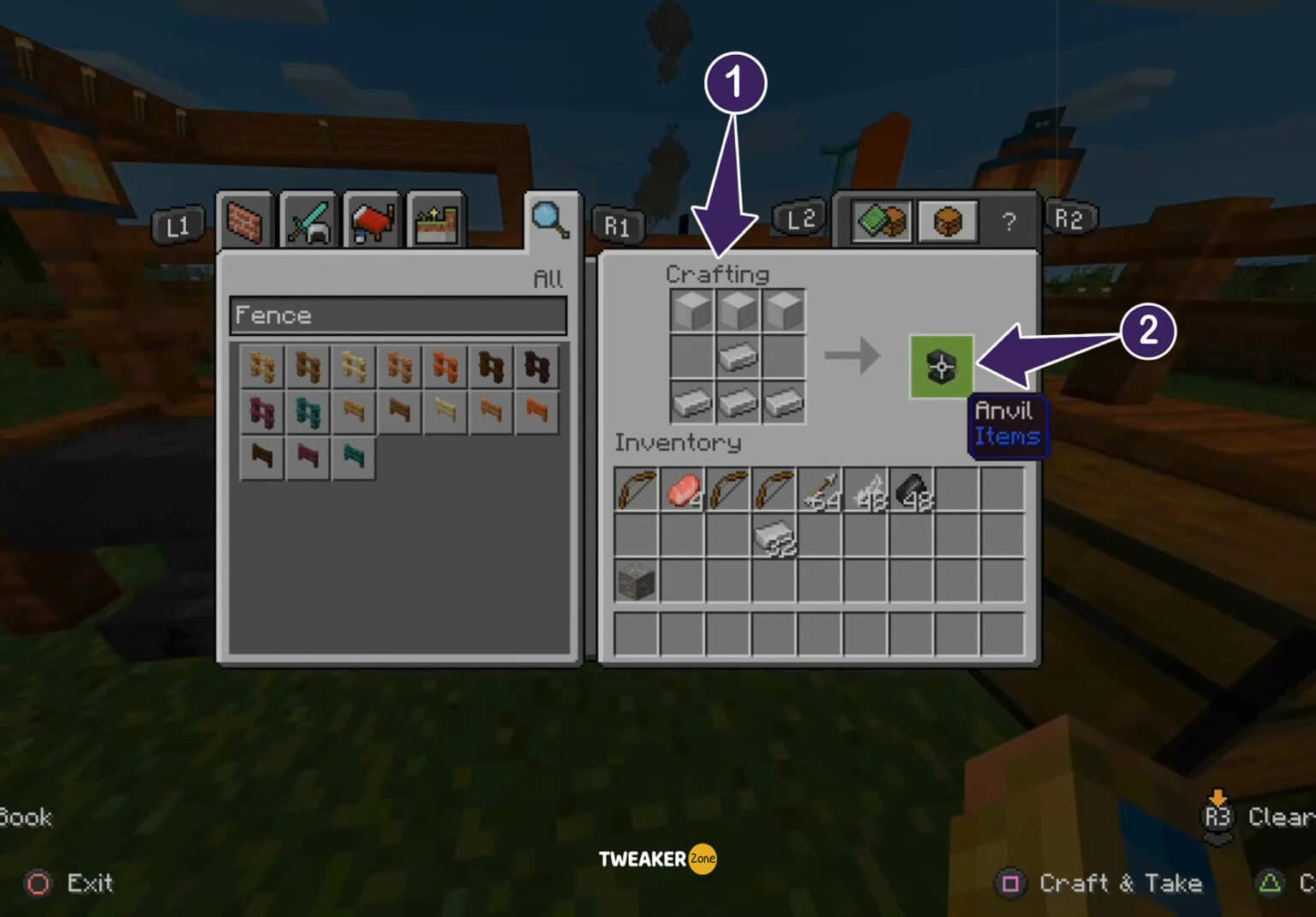Select the Equipment tab sword icon

point(309,221)
